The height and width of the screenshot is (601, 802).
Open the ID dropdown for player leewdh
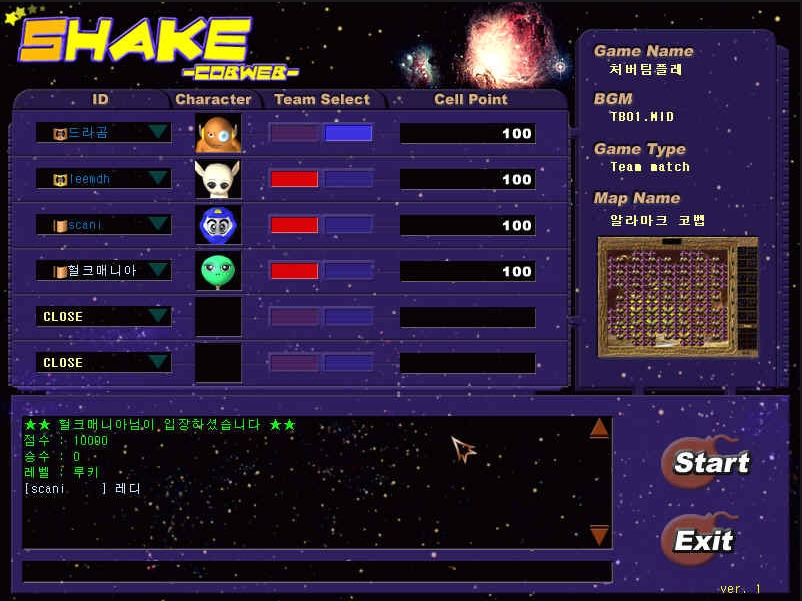(158, 179)
